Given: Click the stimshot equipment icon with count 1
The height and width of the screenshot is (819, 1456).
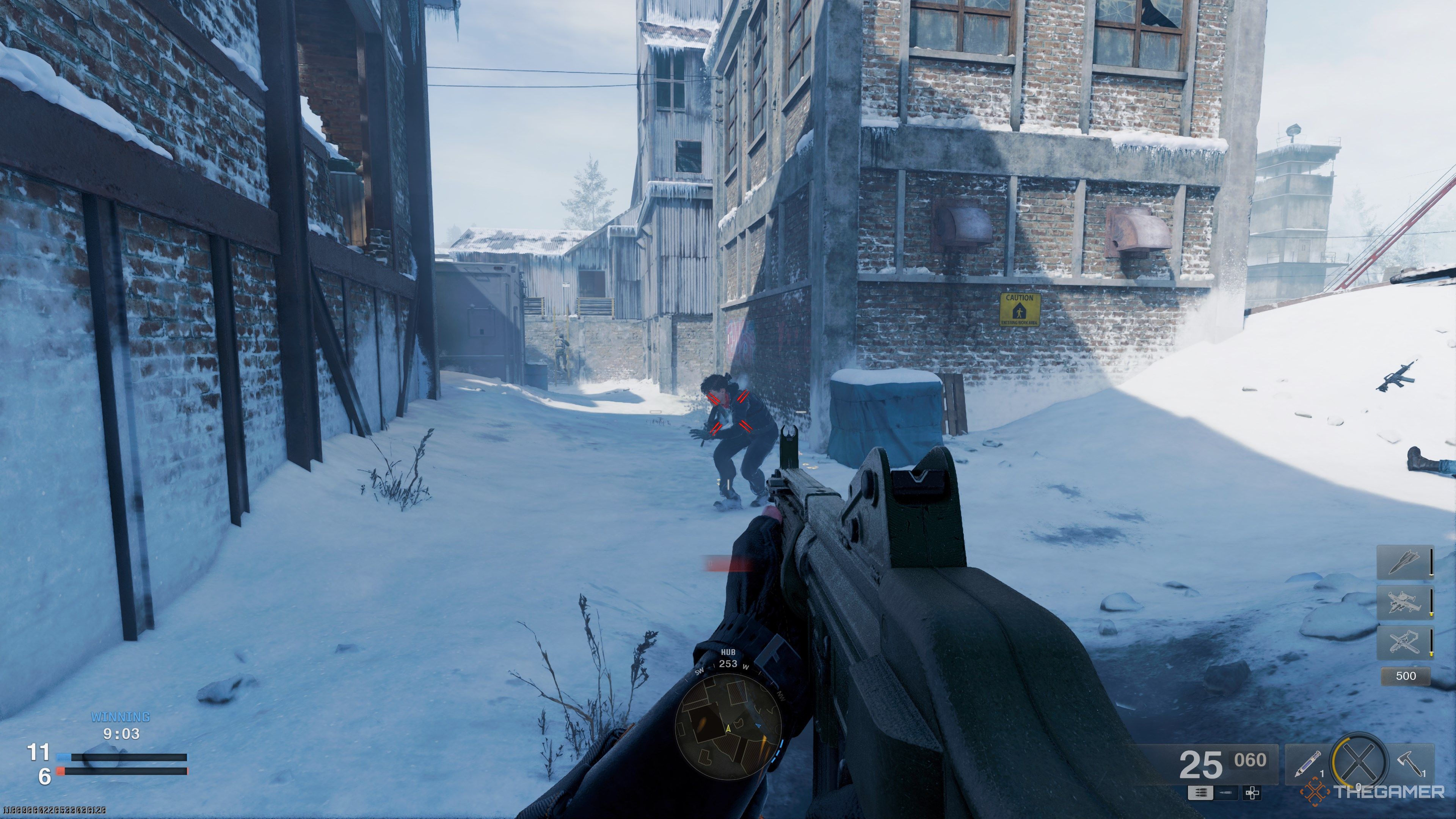Looking at the screenshot, I should point(1307,765).
